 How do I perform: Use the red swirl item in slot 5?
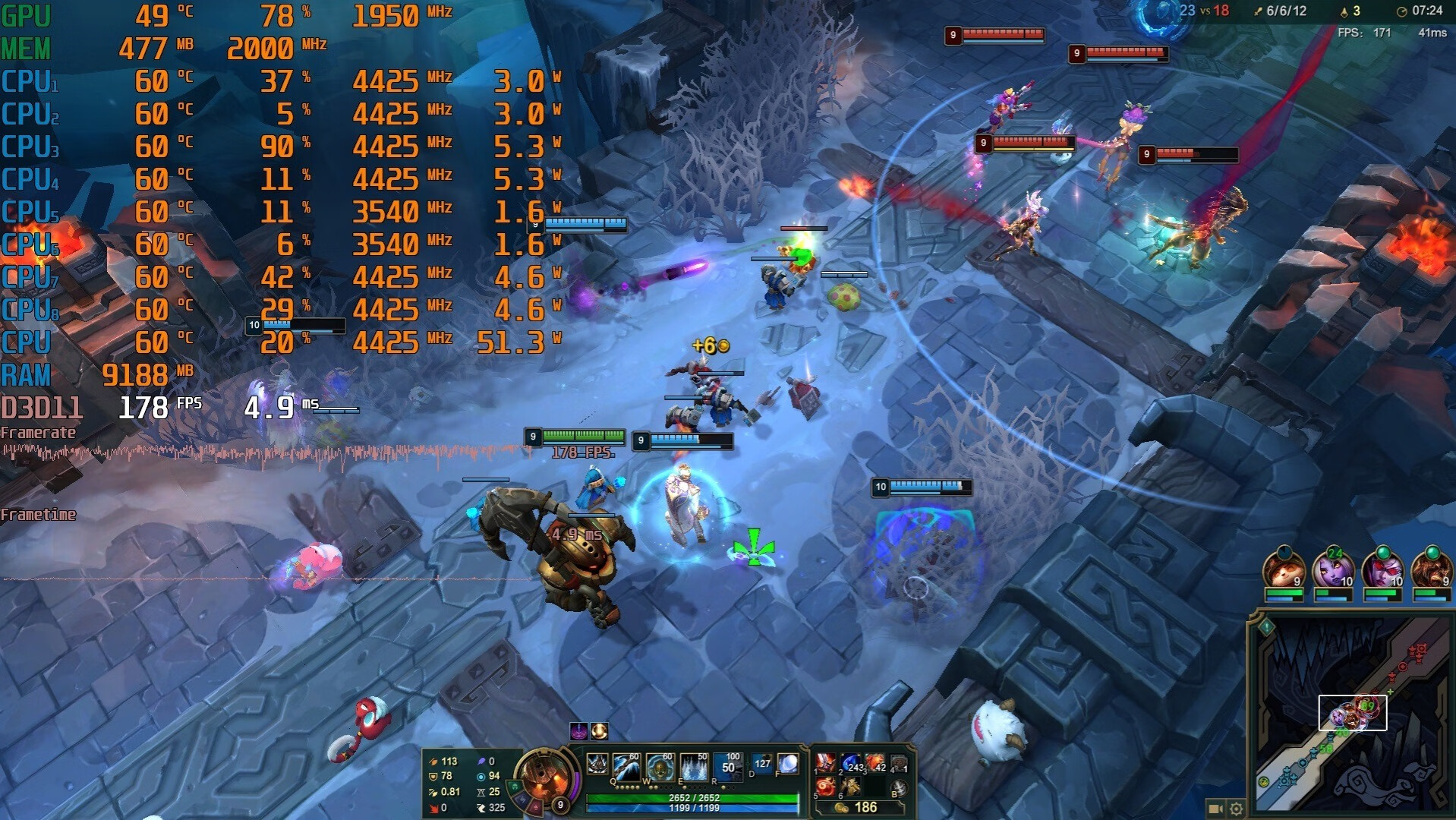coord(825,787)
